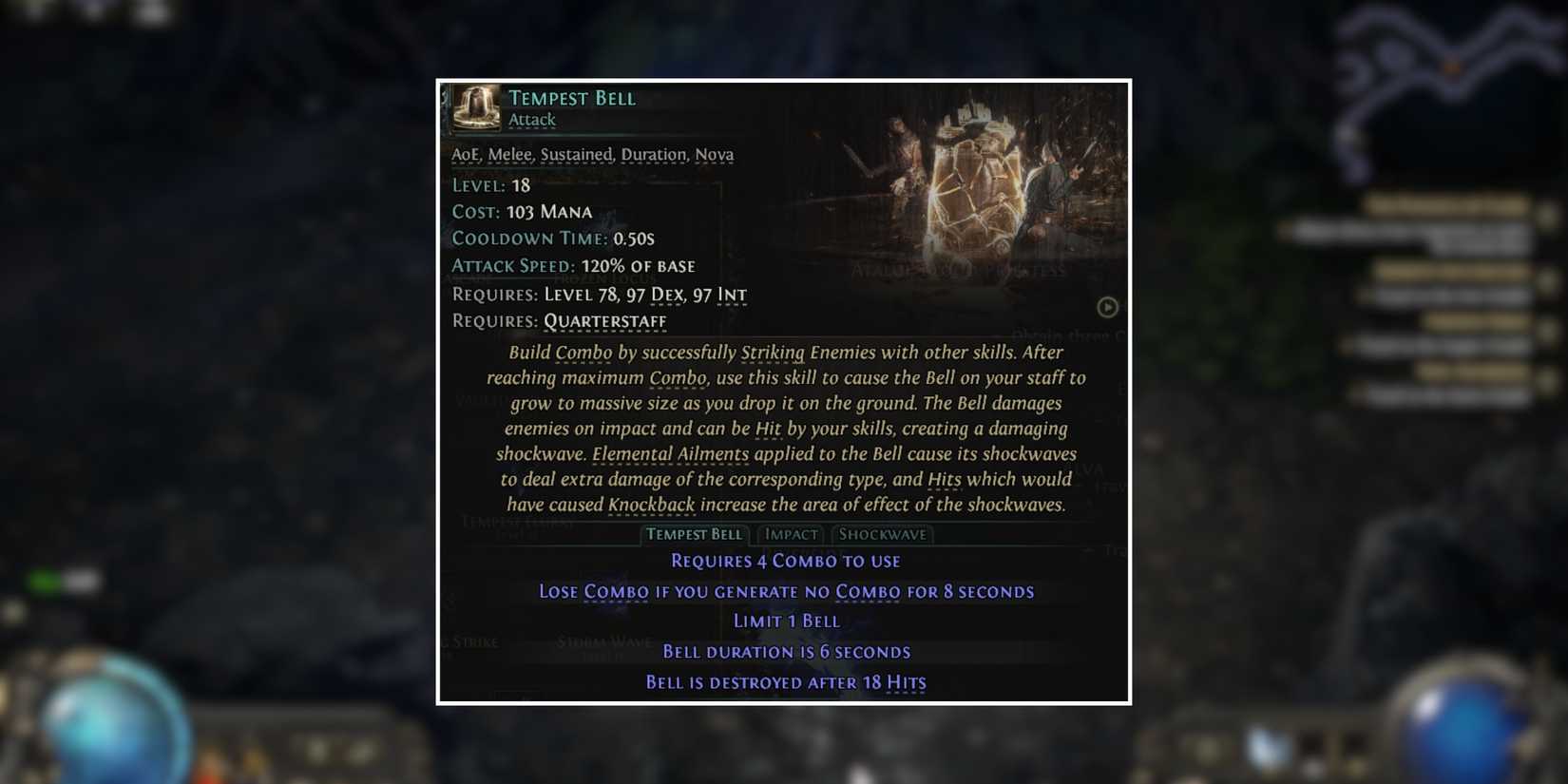Open the Nova tag tooltip

[716, 153]
